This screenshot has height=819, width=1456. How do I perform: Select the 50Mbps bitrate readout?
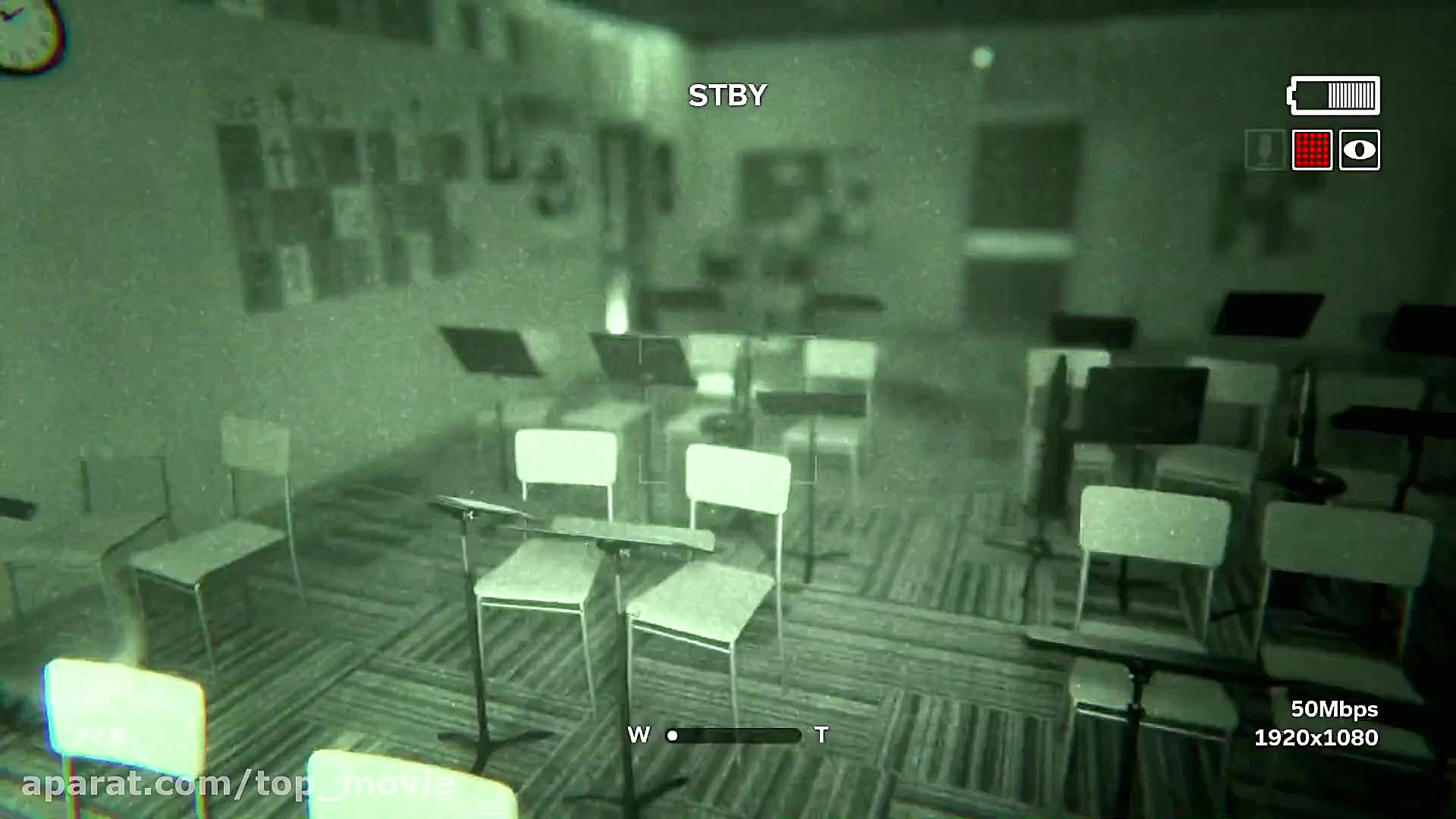1336,711
